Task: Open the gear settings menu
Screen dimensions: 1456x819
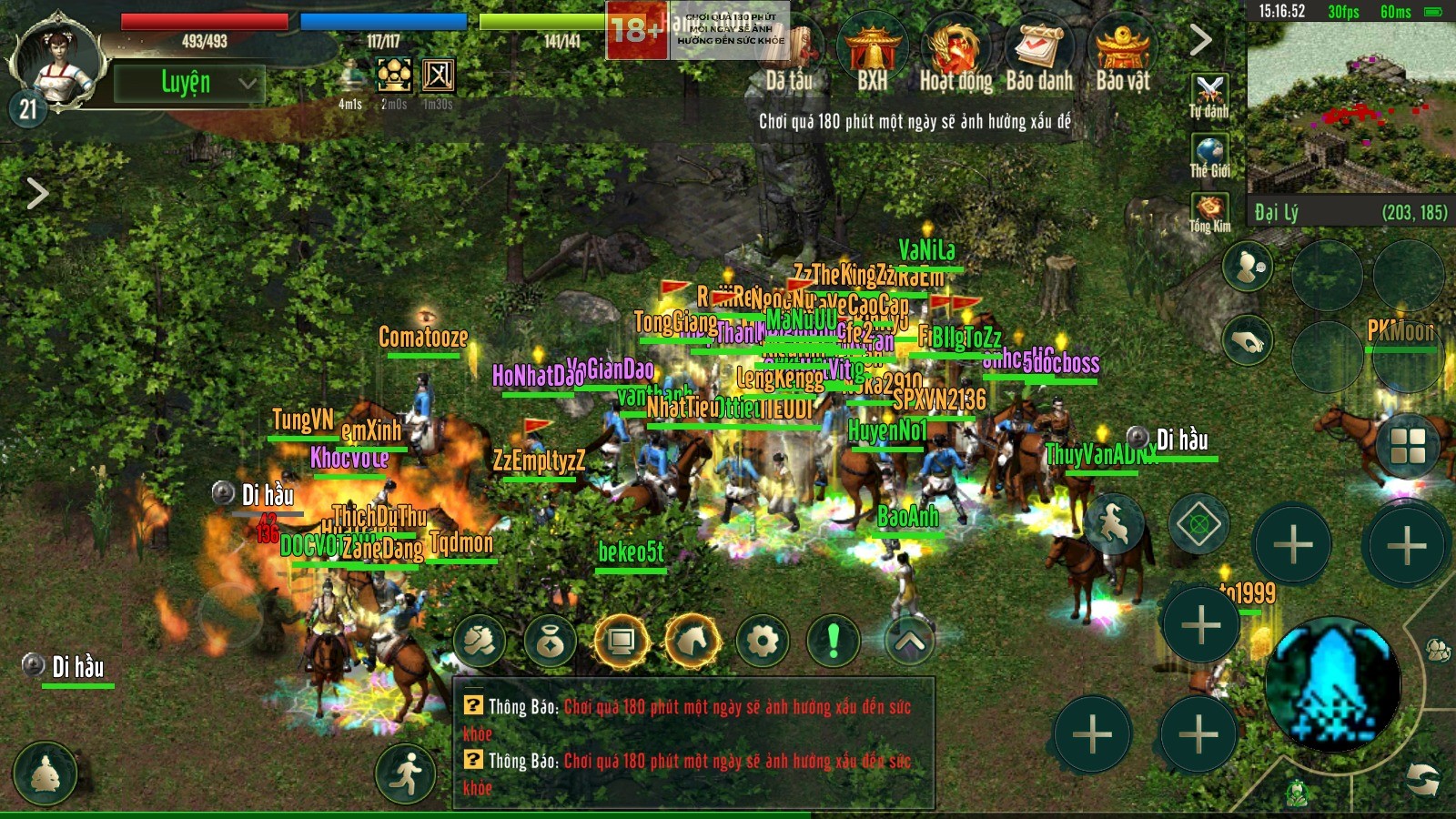Action: [763, 642]
